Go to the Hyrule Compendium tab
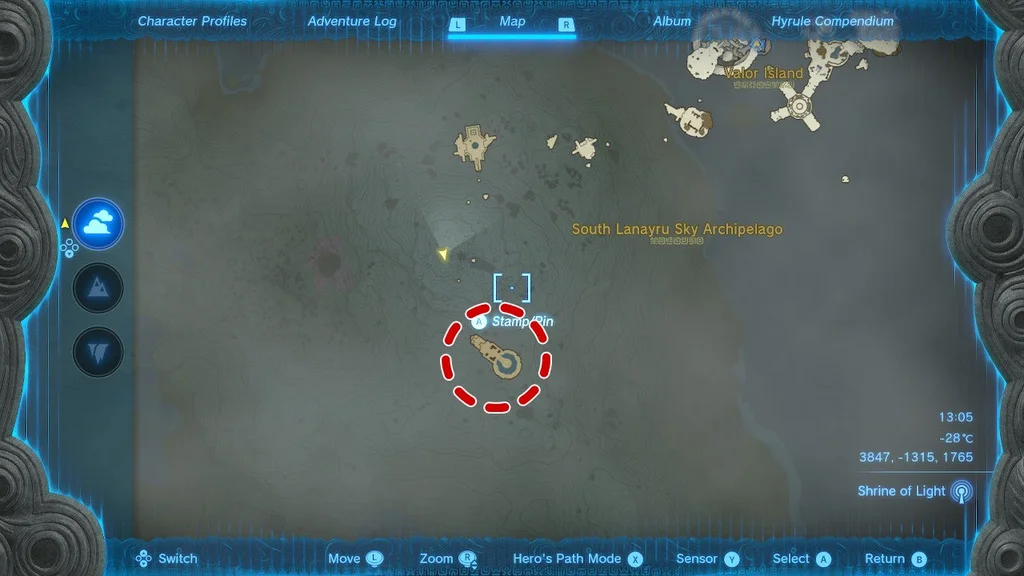Viewport: 1024px width, 576px height. point(832,21)
